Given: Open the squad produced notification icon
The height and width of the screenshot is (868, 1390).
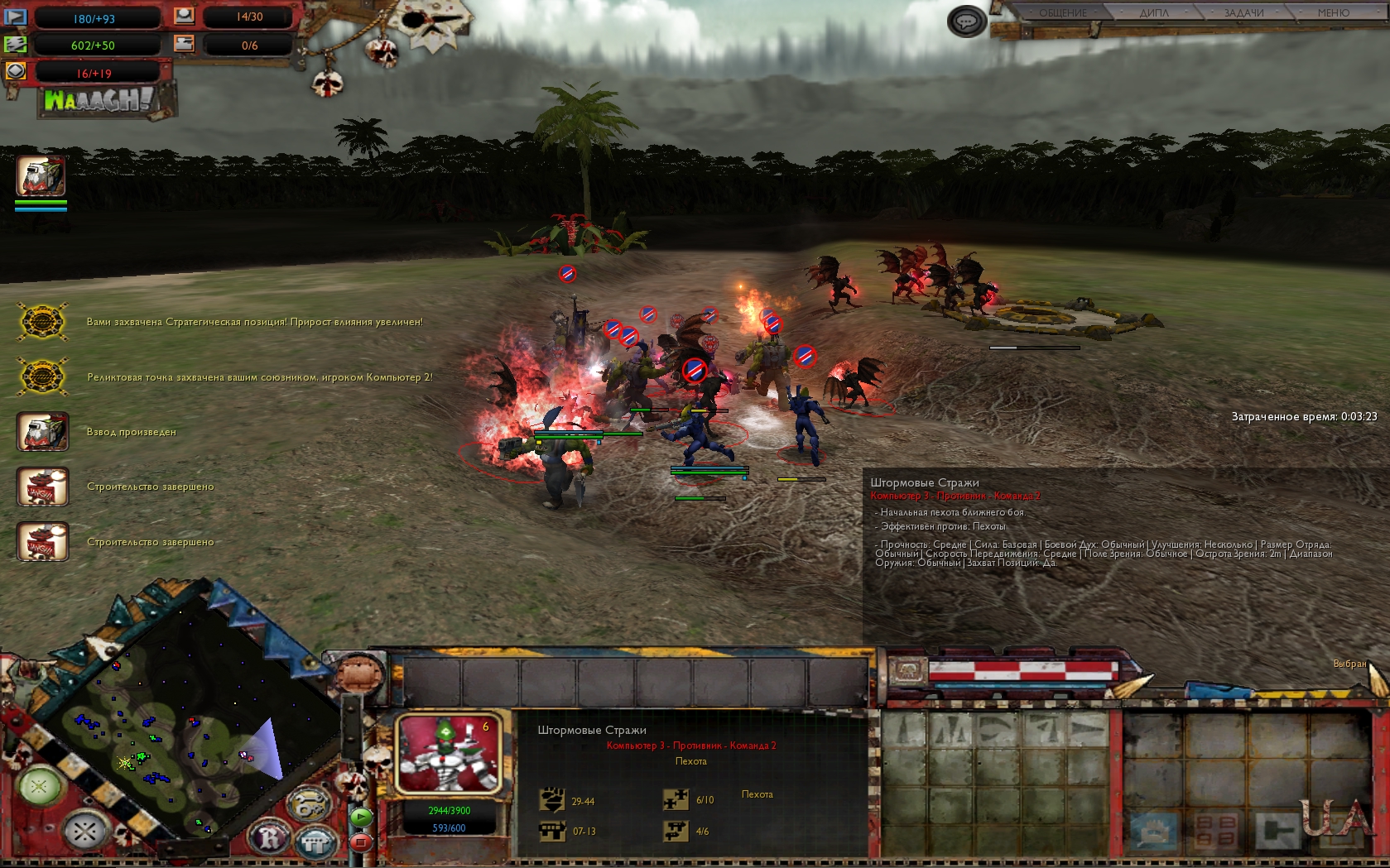Looking at the screenshot, I should click(x=42, y=432).
